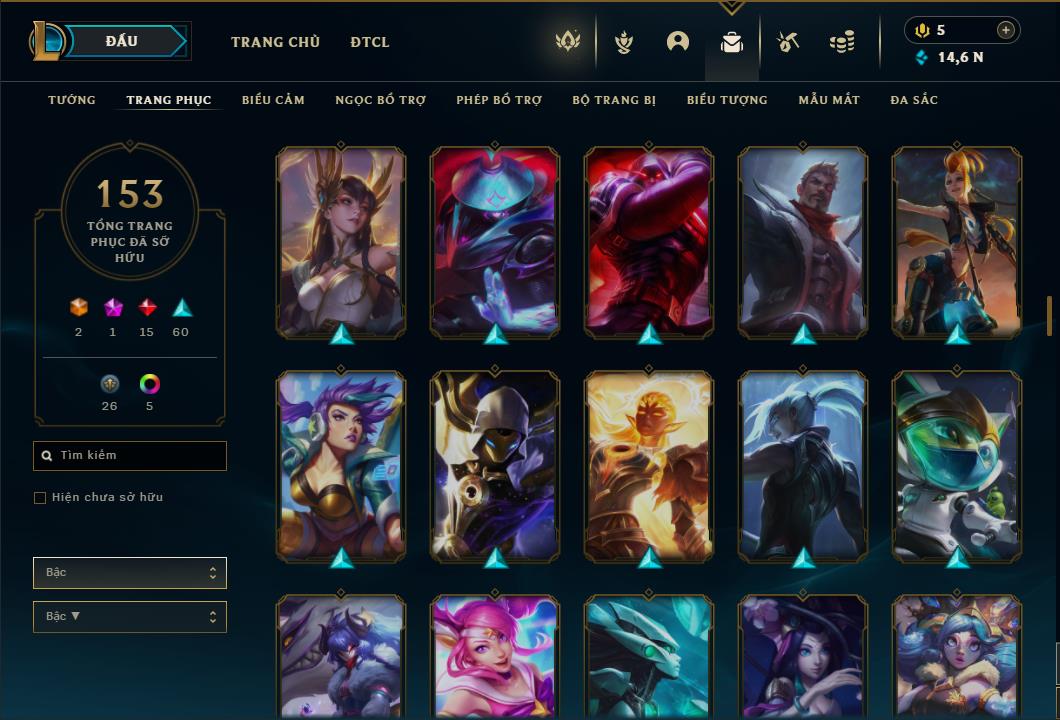Open the Bậc ▼ sorting dropdown
This screenshot has width=1060, height=720.
[x=130, y=617]
